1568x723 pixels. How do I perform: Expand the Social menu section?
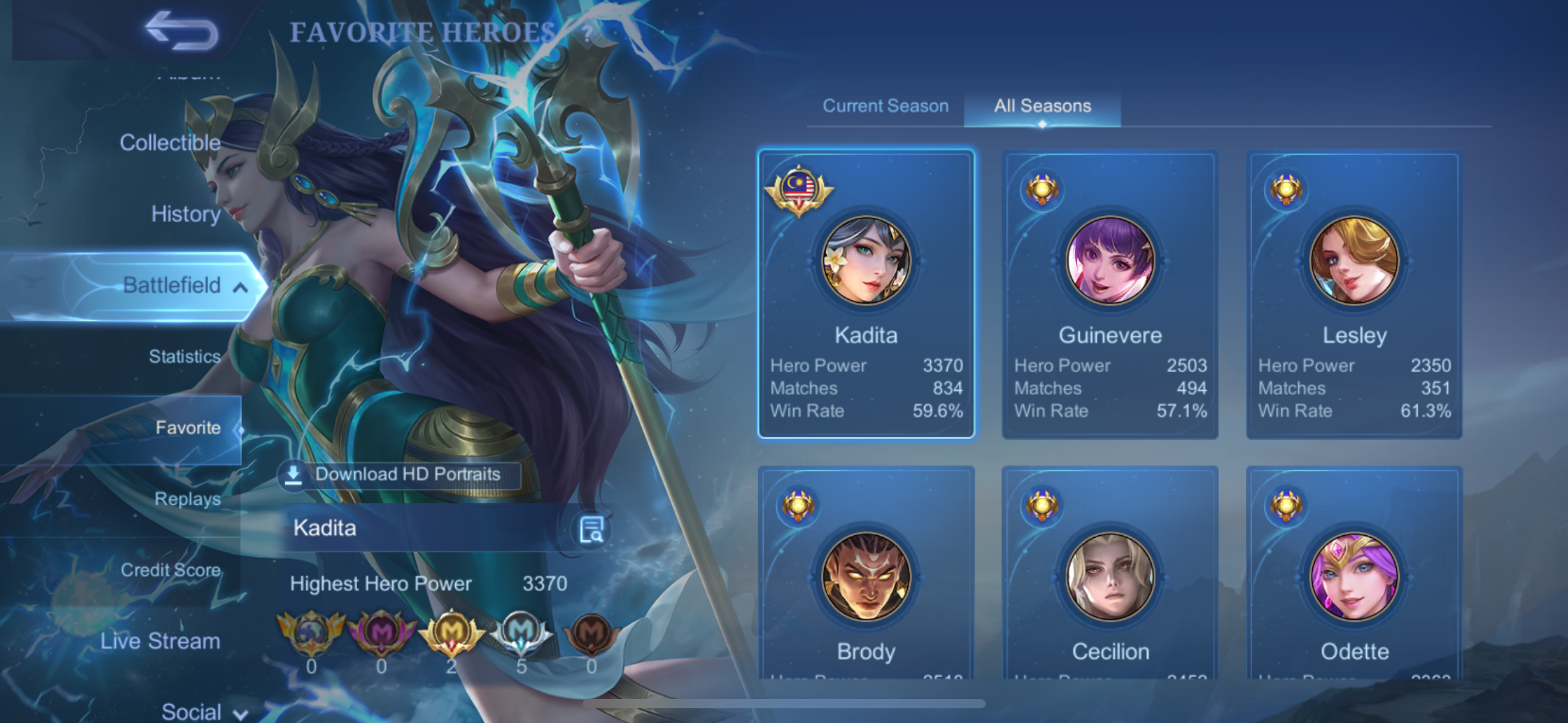click(x=202, y=711)
